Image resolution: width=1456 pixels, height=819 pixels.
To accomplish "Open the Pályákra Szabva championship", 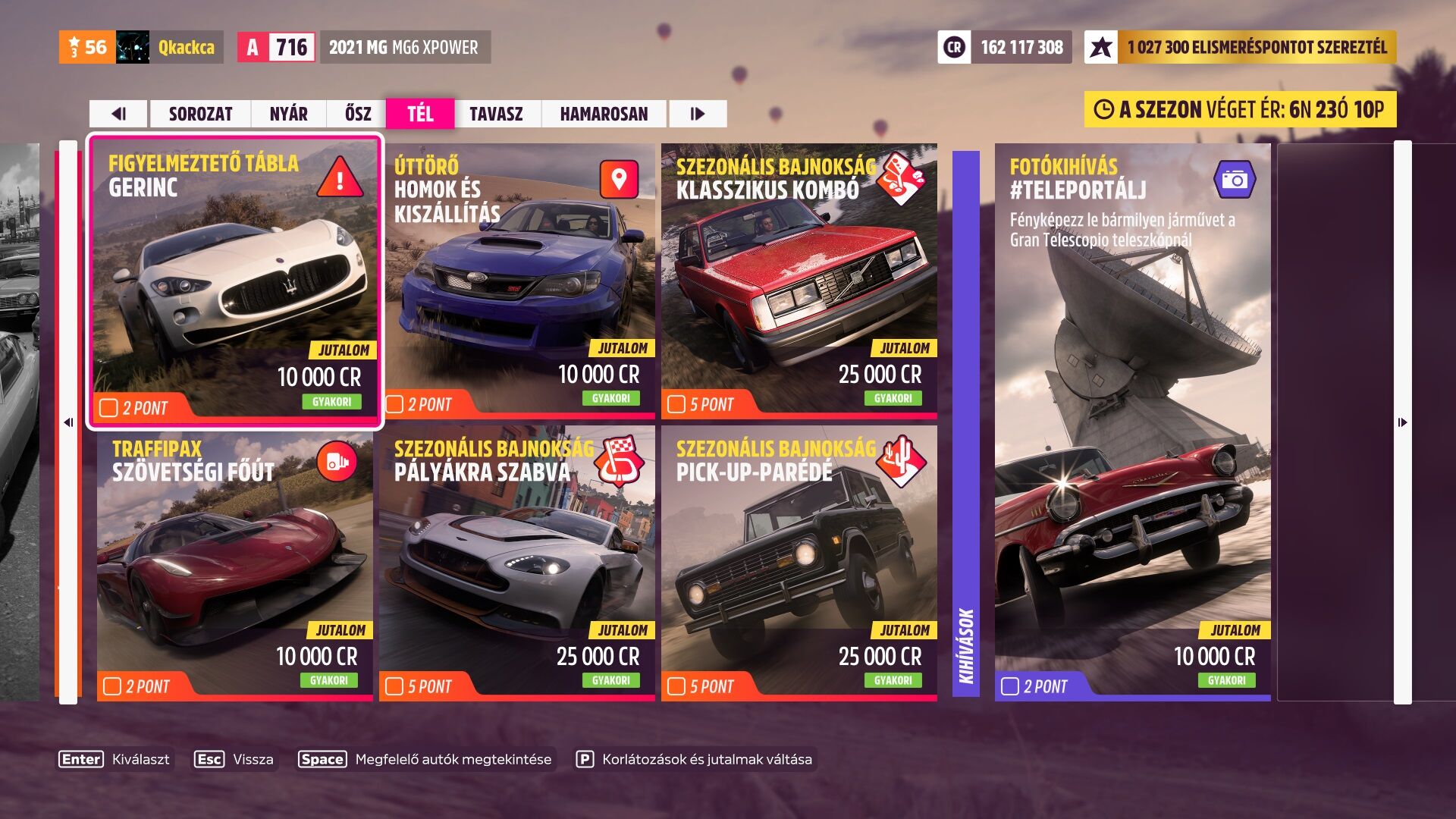I will point(517,563).
